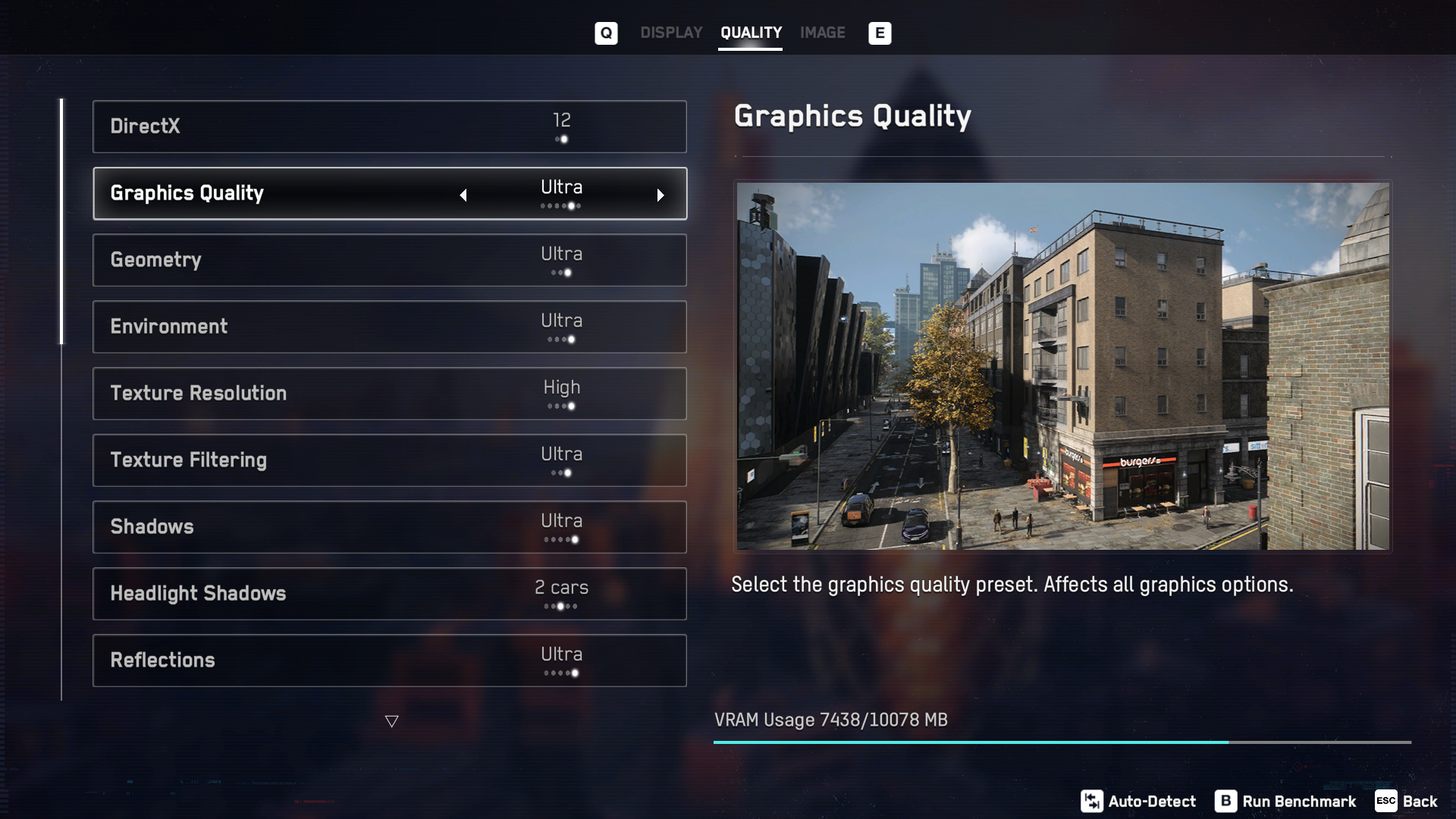Open the Image settings tab

coord(822,33)
